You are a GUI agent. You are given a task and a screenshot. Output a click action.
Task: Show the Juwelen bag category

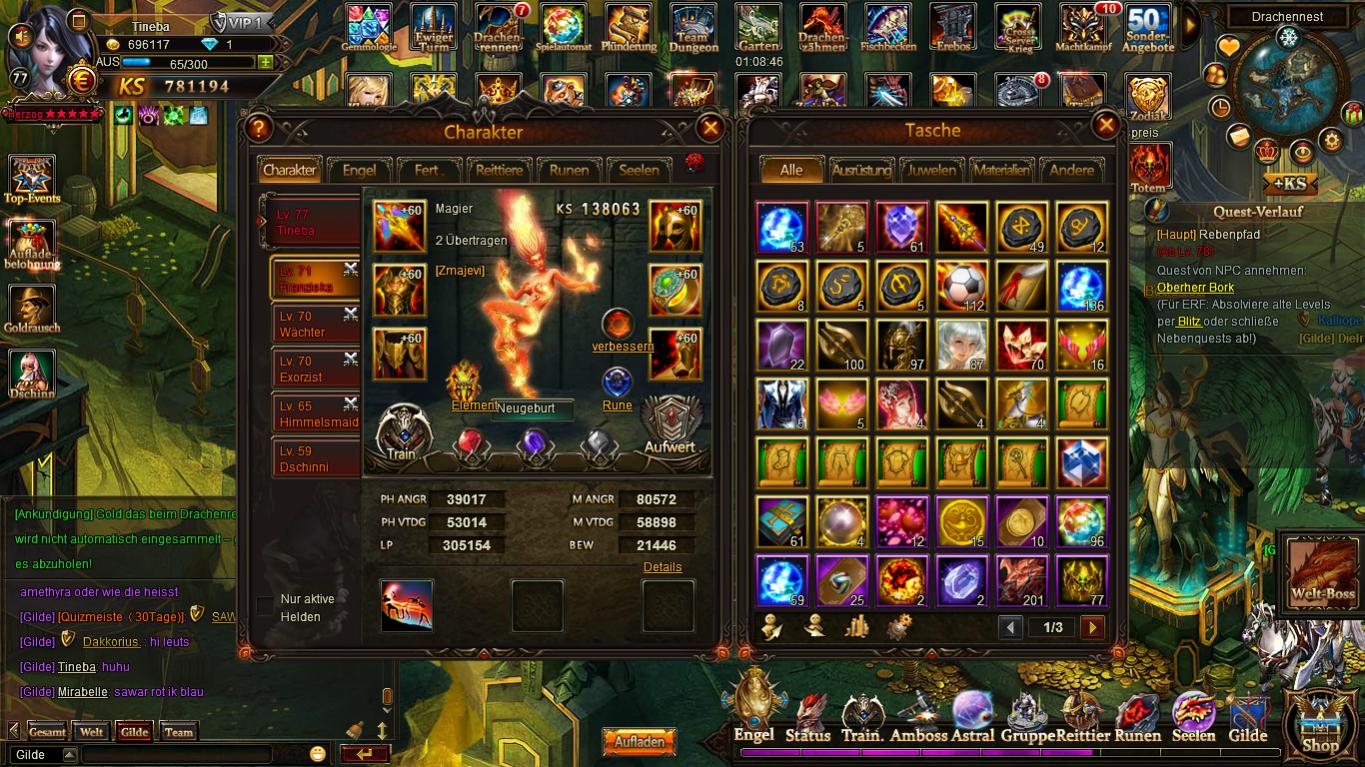pos(931,170)
